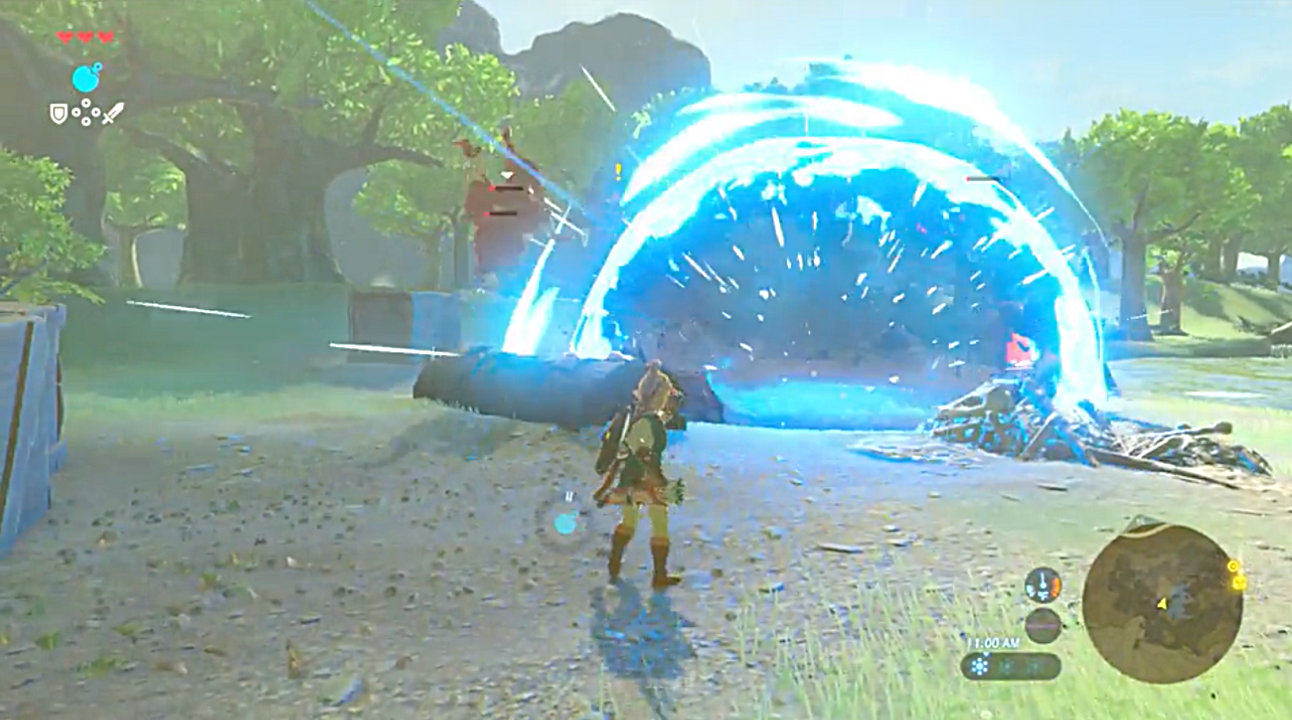Viewport: 1292px width, 720px height.
Task: Expand the minimap in the bottom right
Action: 1163,612
